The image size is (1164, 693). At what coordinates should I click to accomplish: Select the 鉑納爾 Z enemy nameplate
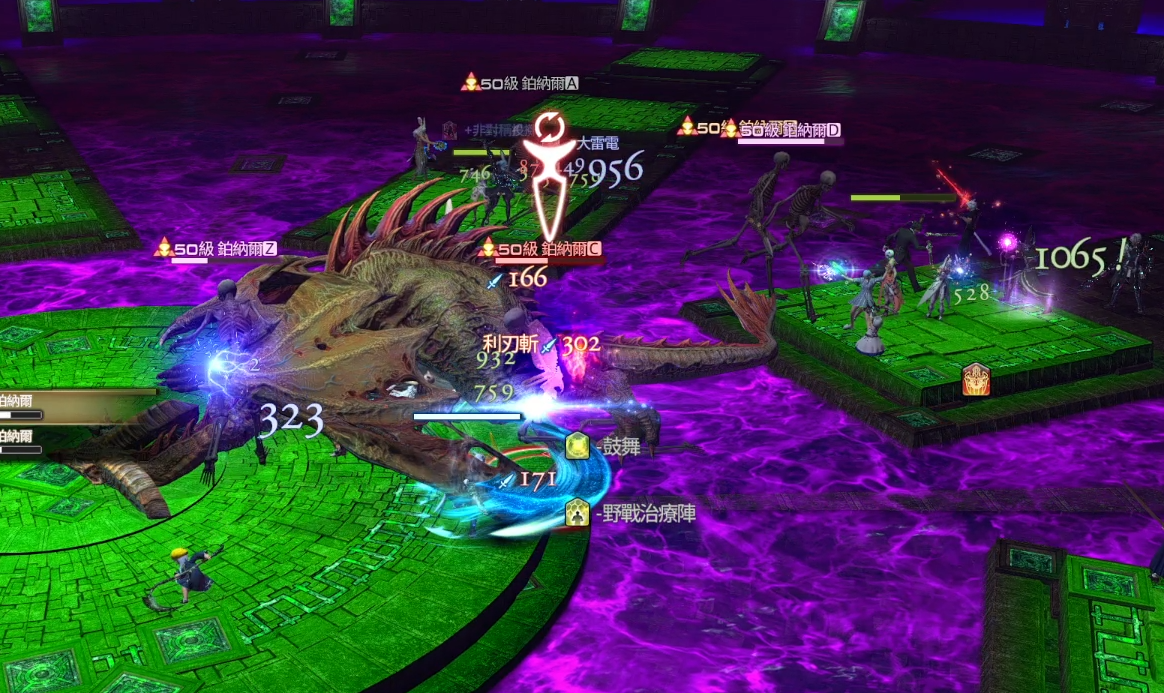tap(216, 248)
